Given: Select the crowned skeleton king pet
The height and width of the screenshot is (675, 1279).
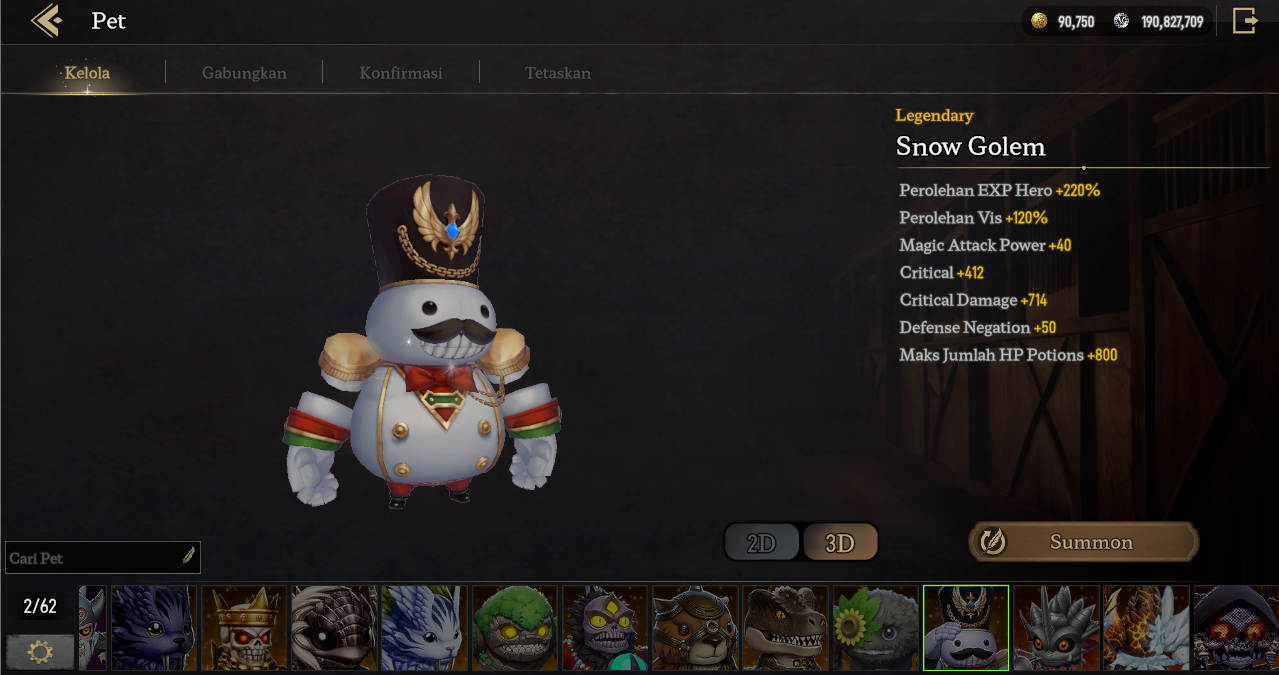Looking at the screenshot, I should 244,628.
